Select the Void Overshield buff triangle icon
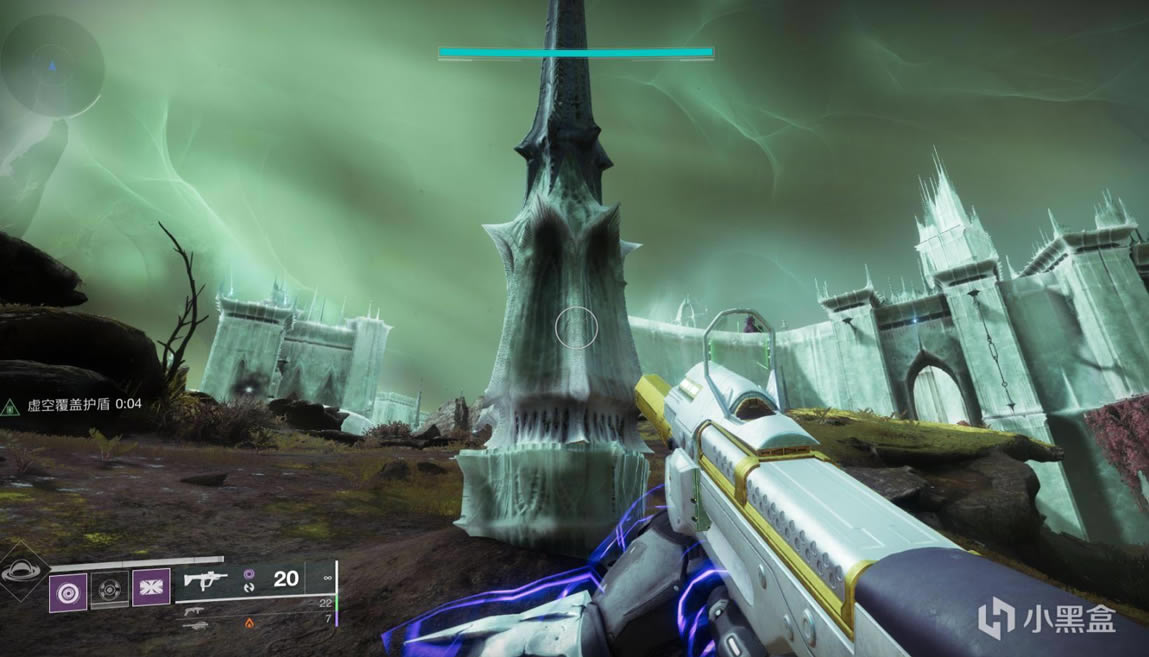 (x=10, y=405)
